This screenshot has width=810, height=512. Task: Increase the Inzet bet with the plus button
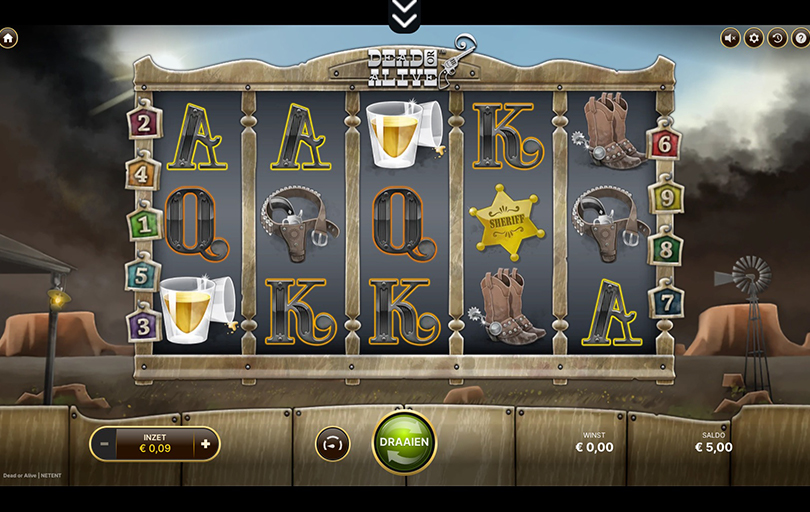(206, 444)
